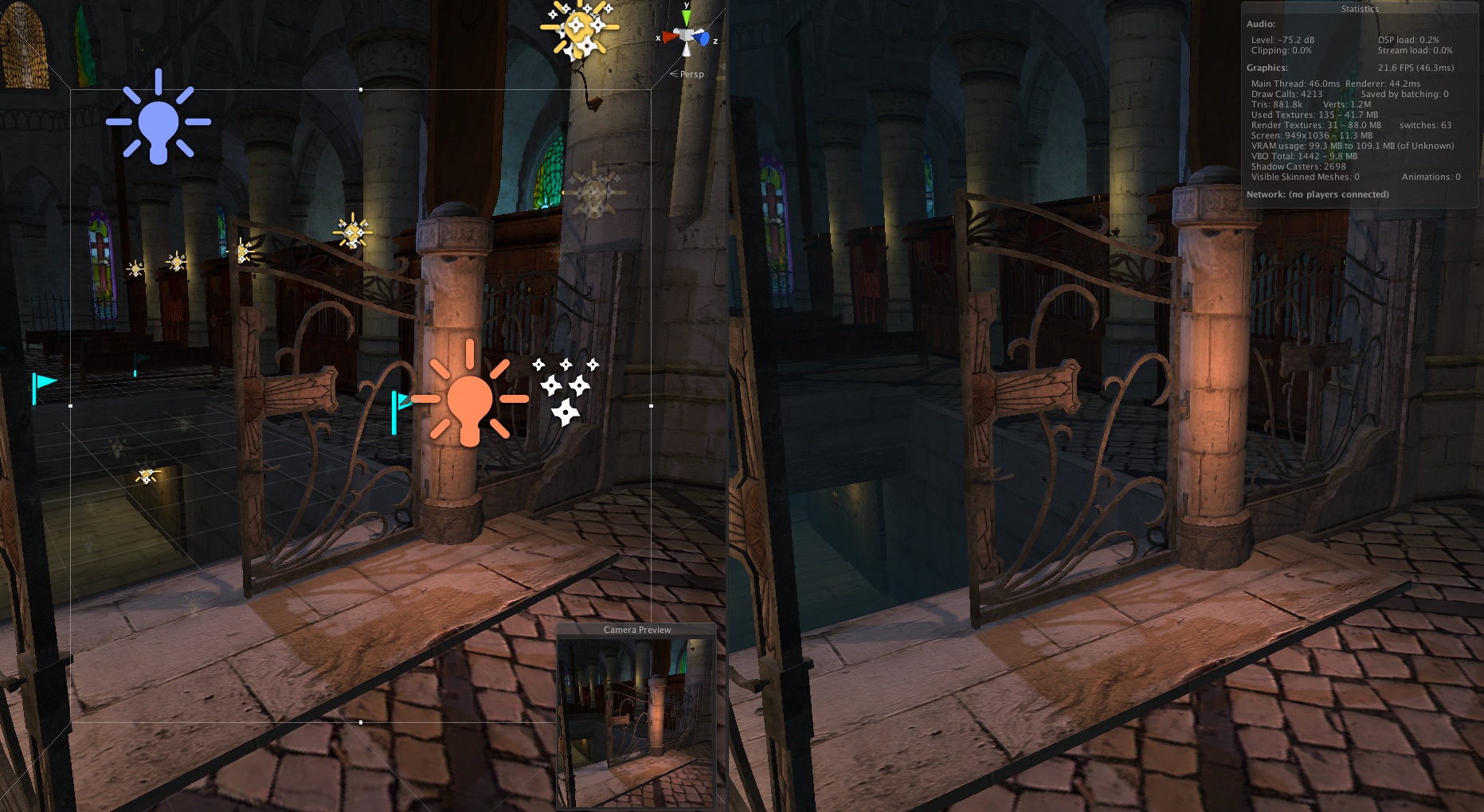This screenshot has width=1484, height=812.
Task: Click the red X axis cone of scene gizmo
Action: point(669,37)
